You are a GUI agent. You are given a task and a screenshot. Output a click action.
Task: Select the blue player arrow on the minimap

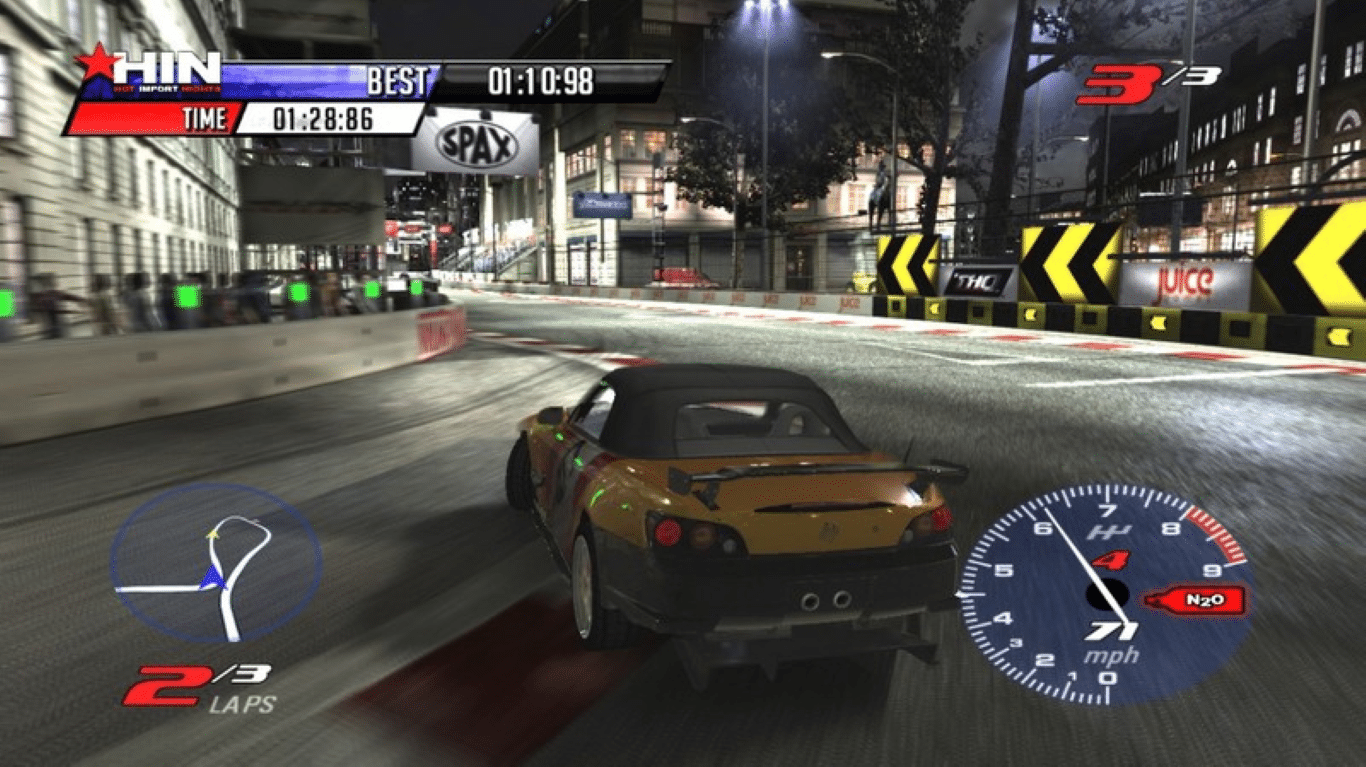(215, 577)
